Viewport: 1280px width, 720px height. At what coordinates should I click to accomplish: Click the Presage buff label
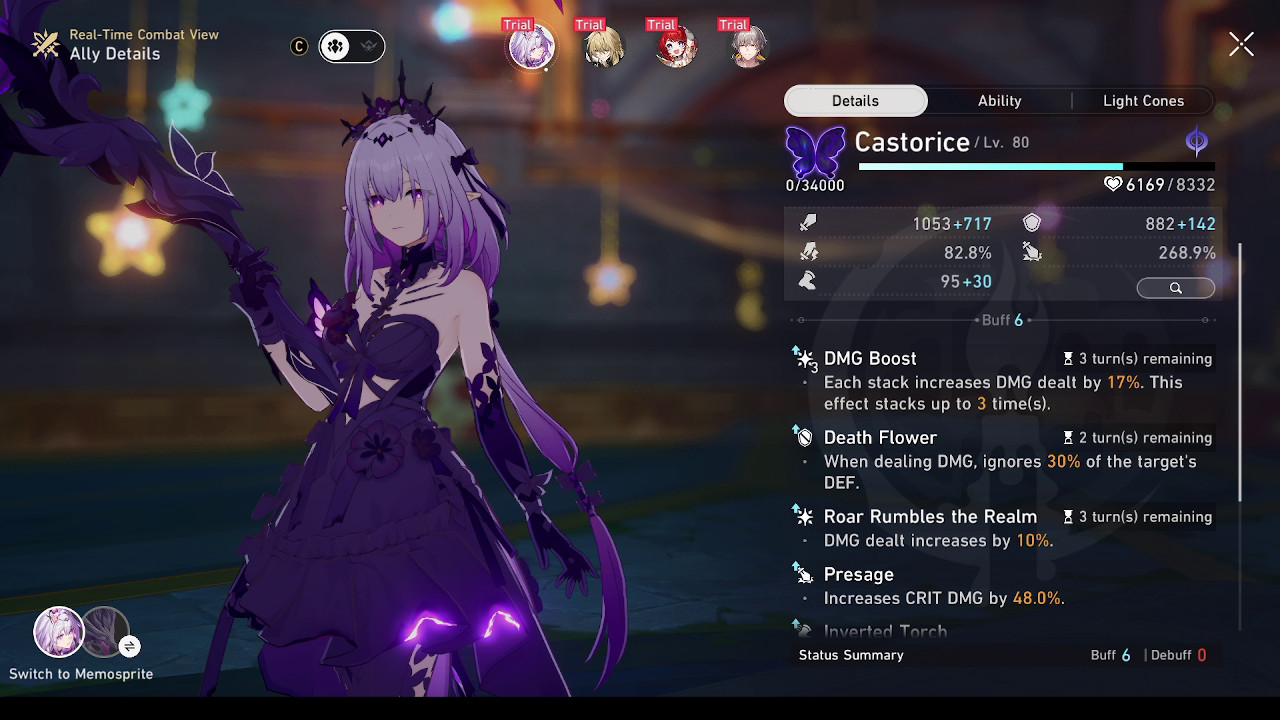858,574
